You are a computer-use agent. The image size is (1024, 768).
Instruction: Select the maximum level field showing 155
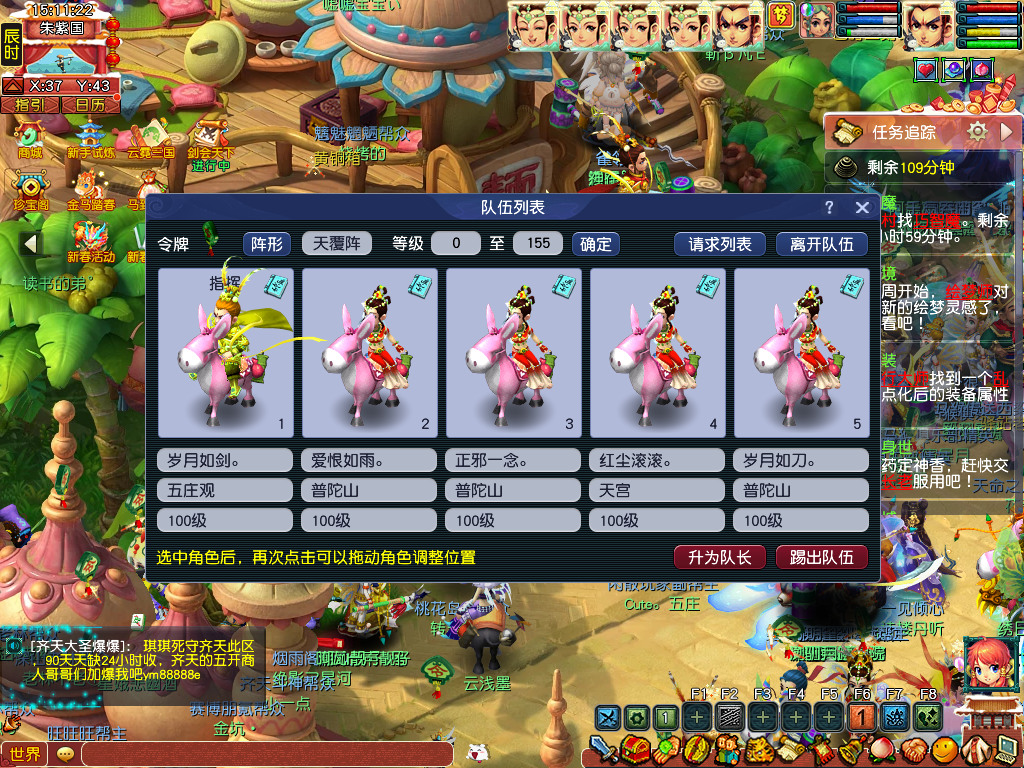(538, 243)
